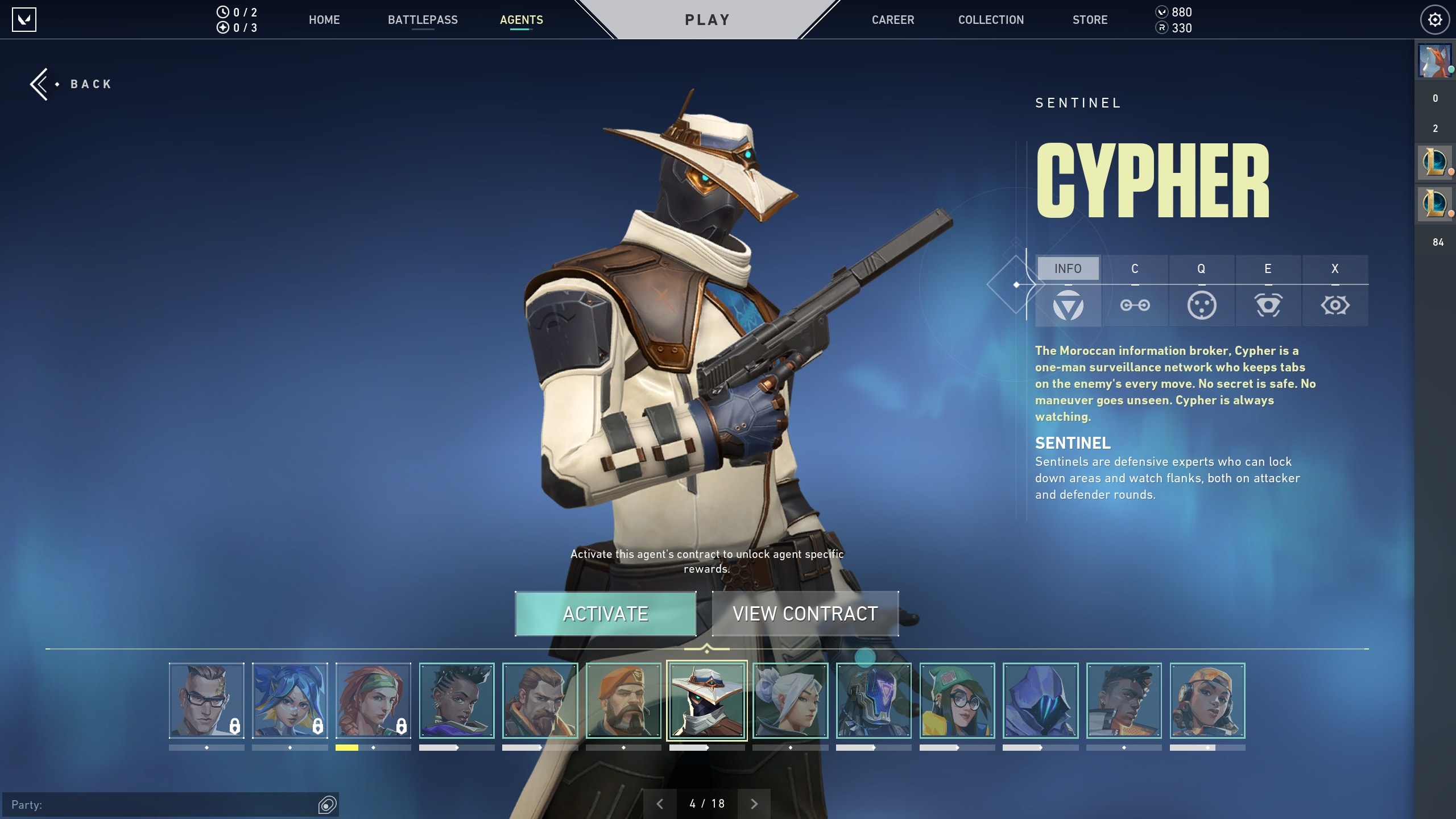1456x819 pixels.
Task: Visit the STORE
Action: click(x=1090, y=20)
